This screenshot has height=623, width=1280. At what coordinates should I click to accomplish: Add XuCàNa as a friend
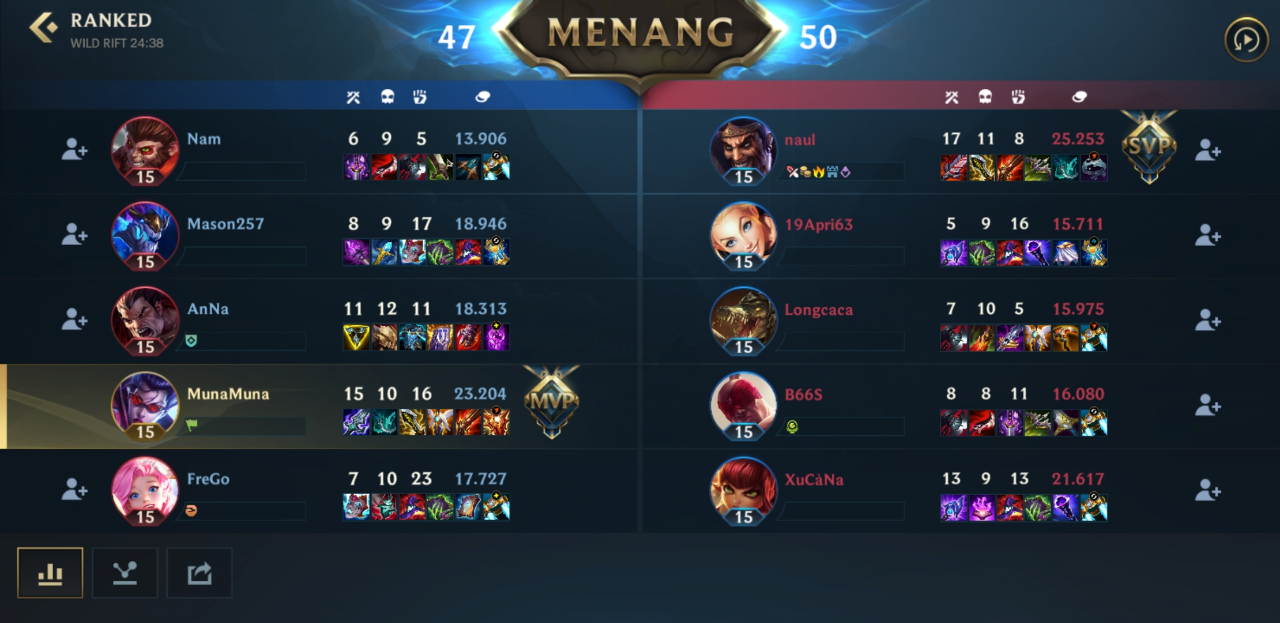coord(1208,489)
